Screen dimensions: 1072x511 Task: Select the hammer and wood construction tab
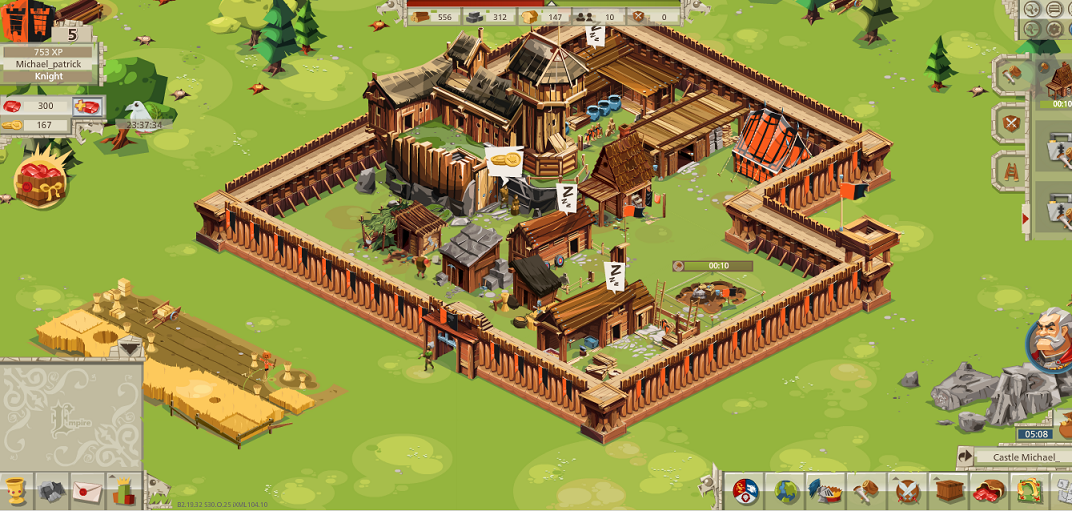(1011, 74)
